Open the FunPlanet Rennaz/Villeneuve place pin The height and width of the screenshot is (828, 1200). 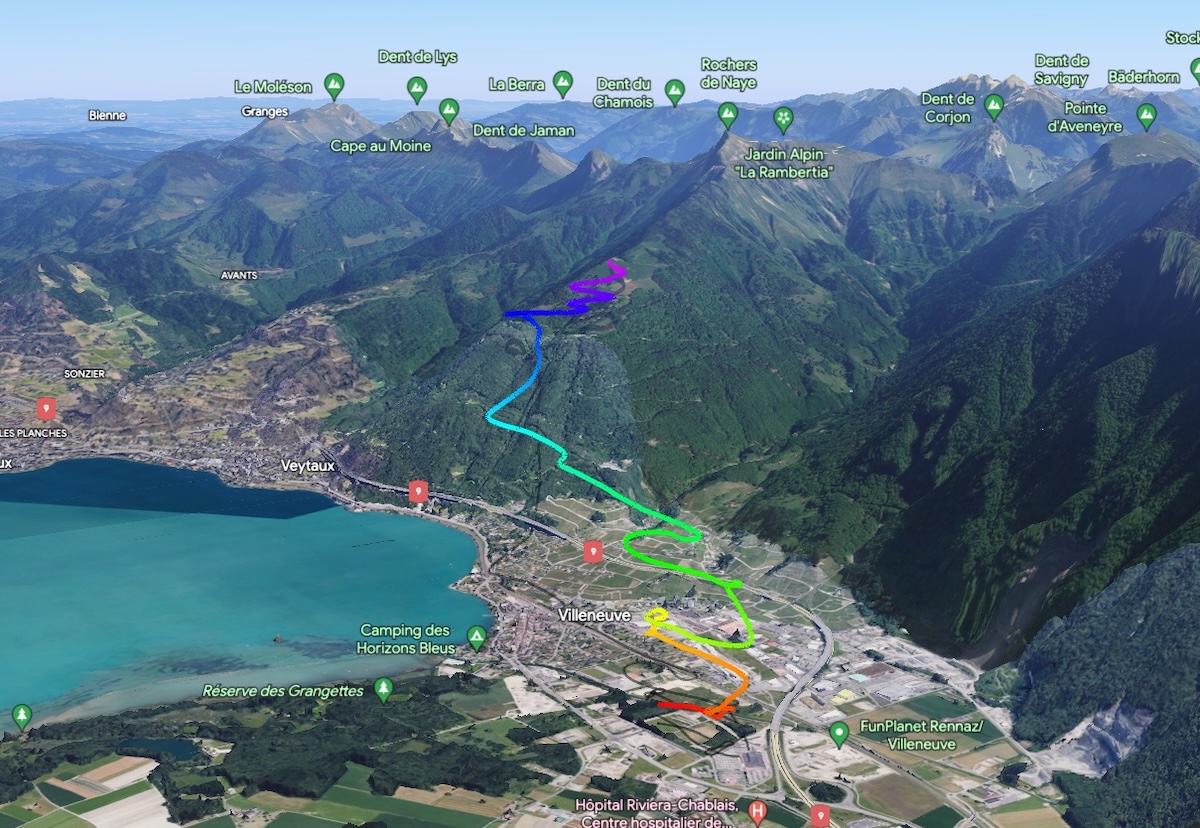pyautogui.click(x=839, y=733)
